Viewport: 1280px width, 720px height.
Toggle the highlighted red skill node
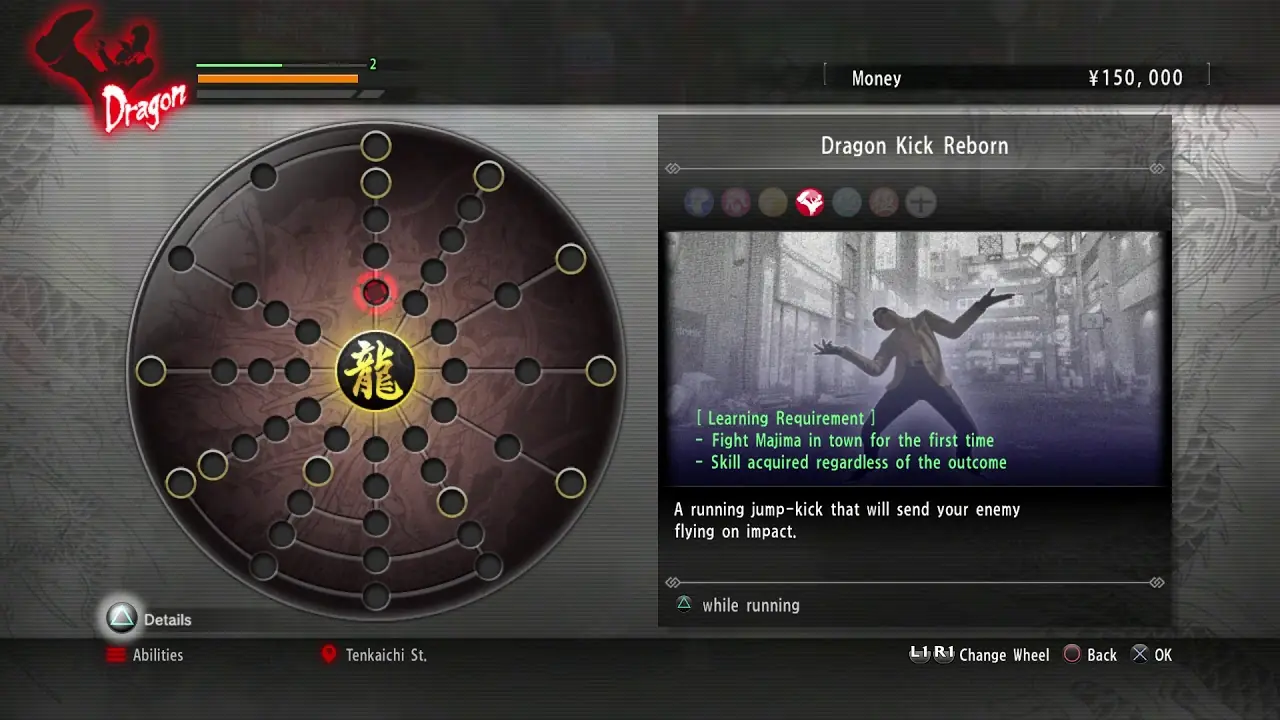click(375, 292)
